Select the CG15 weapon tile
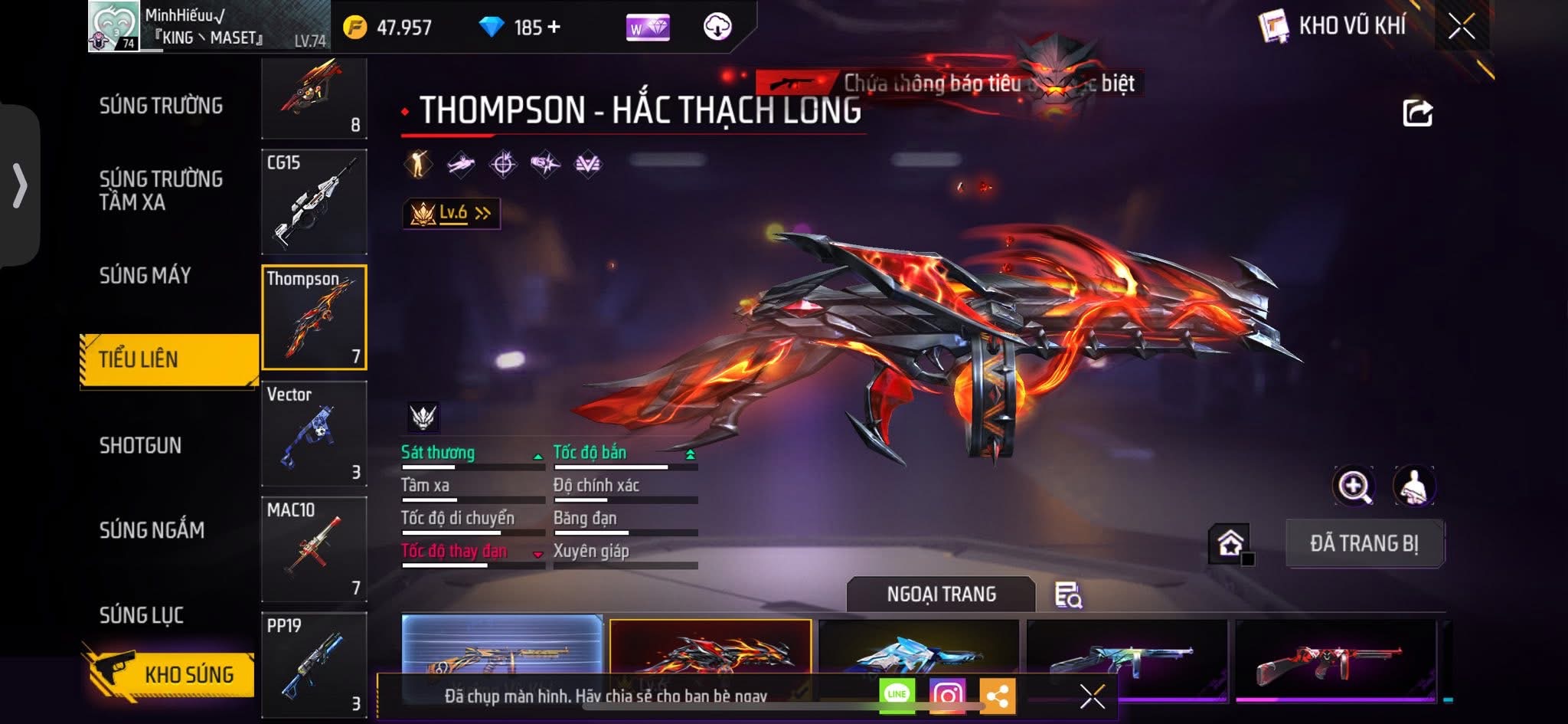This screenshot has width=1568, height=724. click(x=314, y=202)
